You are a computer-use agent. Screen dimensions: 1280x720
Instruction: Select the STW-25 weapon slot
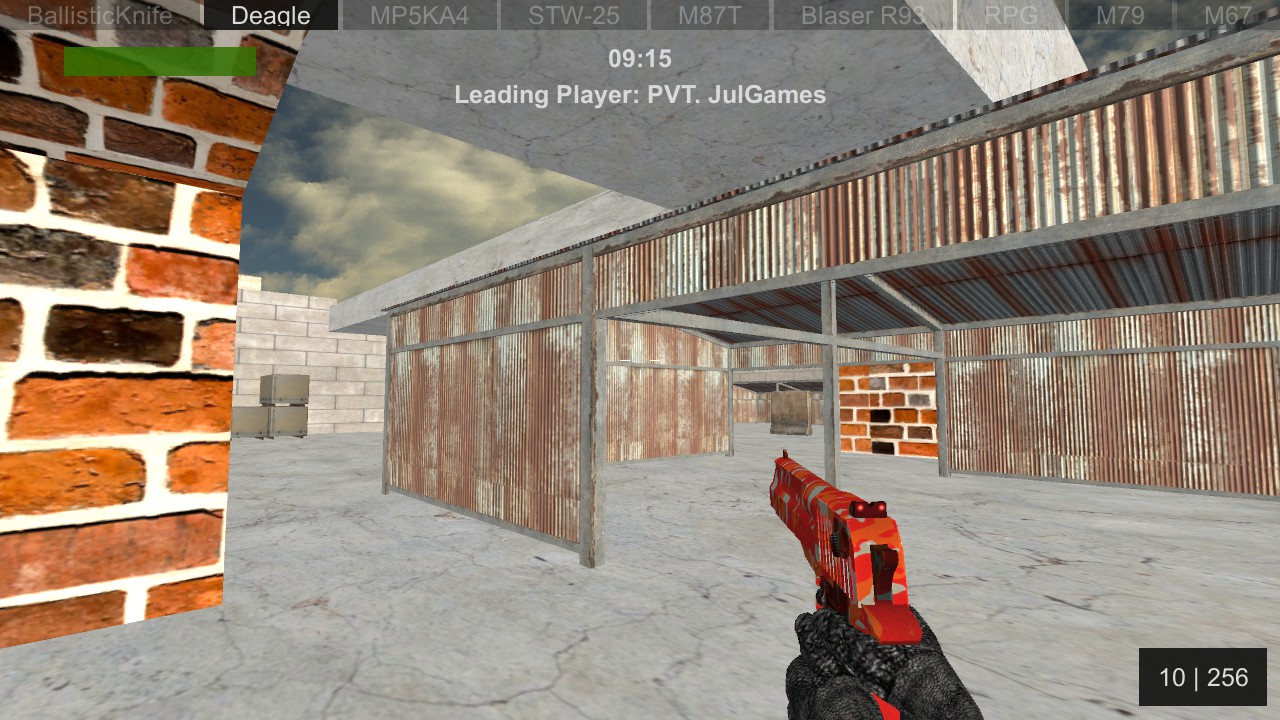[x=573, y=15]
